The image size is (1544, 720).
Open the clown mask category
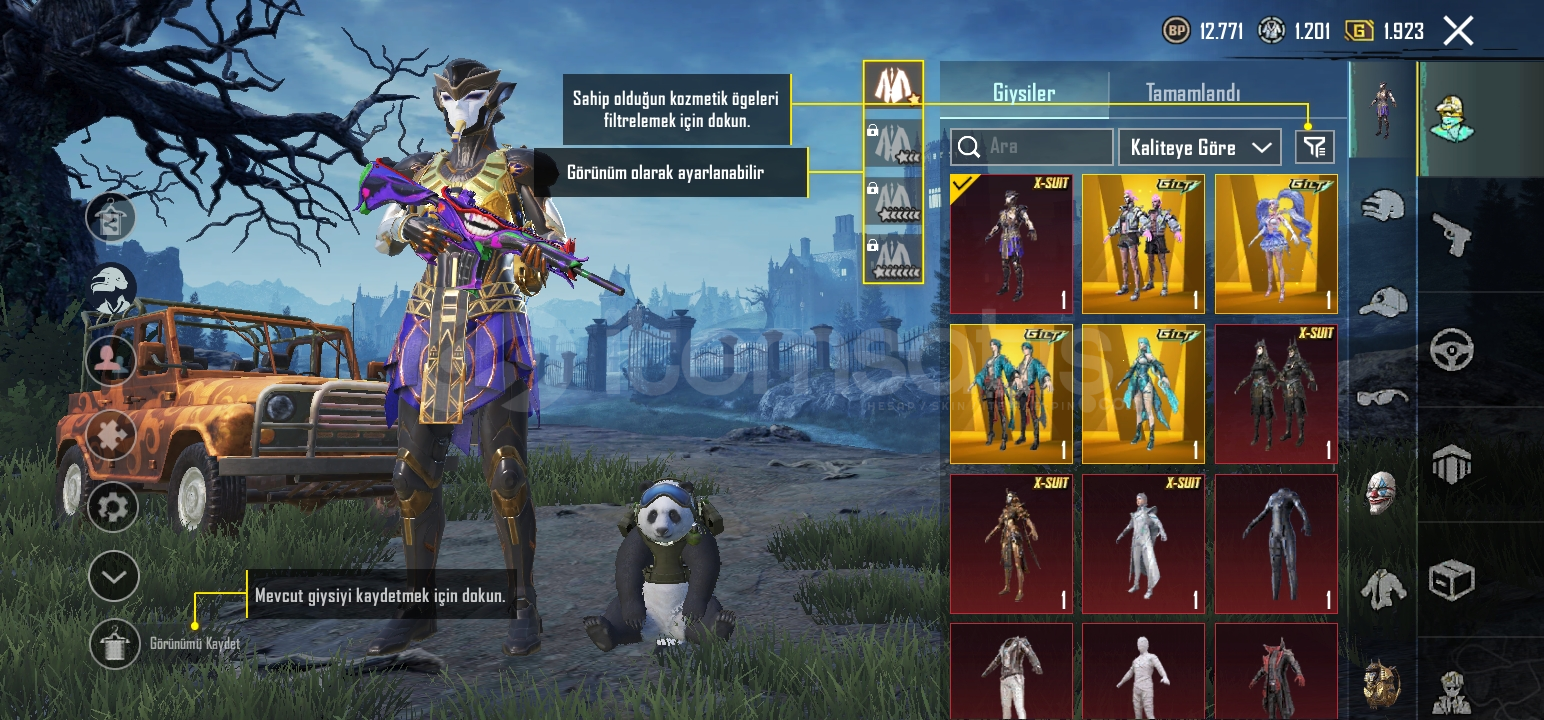[1381, 492]
